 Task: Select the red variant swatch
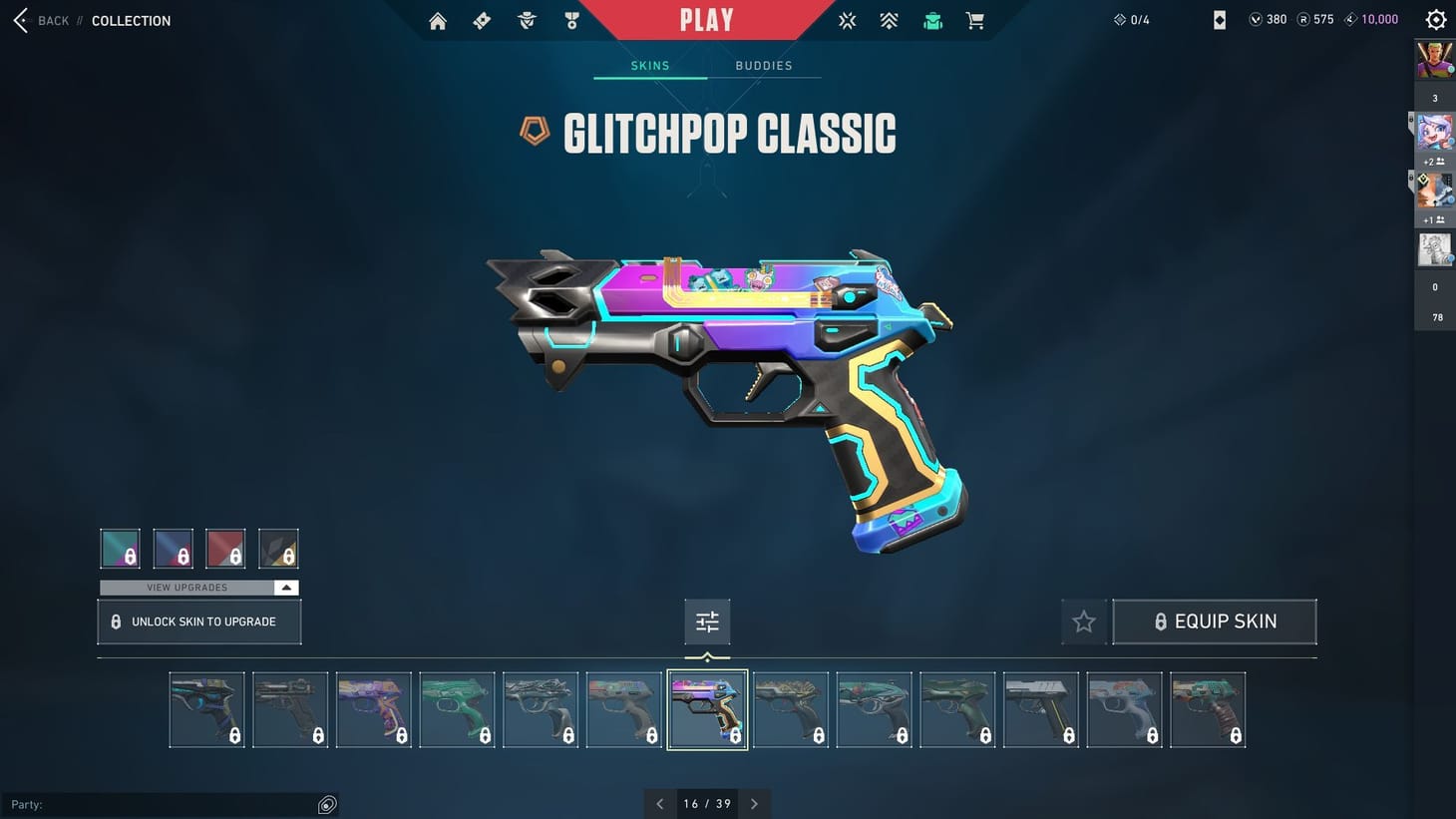(225, 548)
